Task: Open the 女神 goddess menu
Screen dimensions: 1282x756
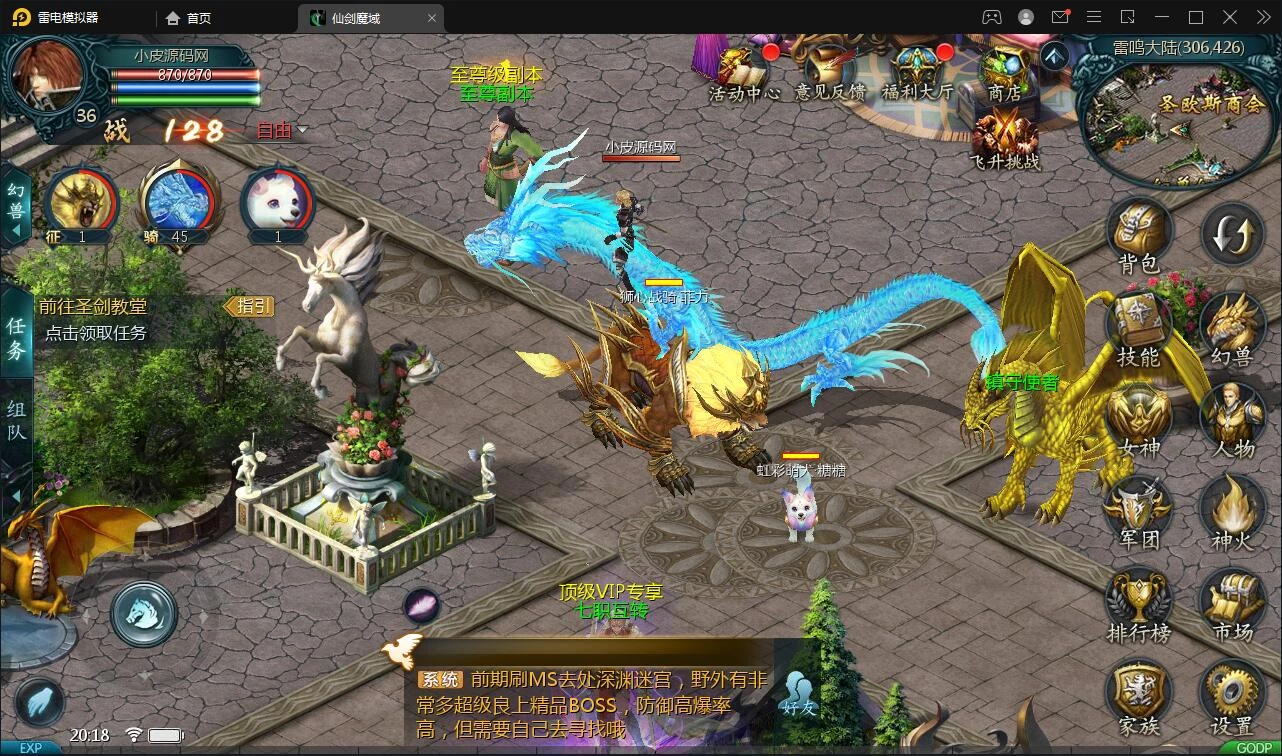Action: pos(1138,418)
